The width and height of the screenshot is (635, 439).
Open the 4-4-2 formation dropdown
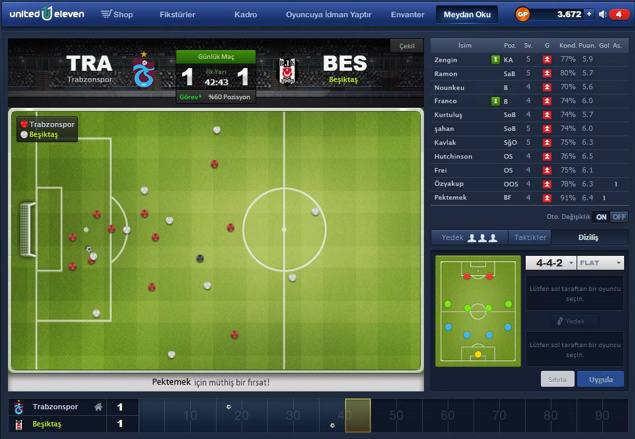pyautogui.click(x=550, y=263)
